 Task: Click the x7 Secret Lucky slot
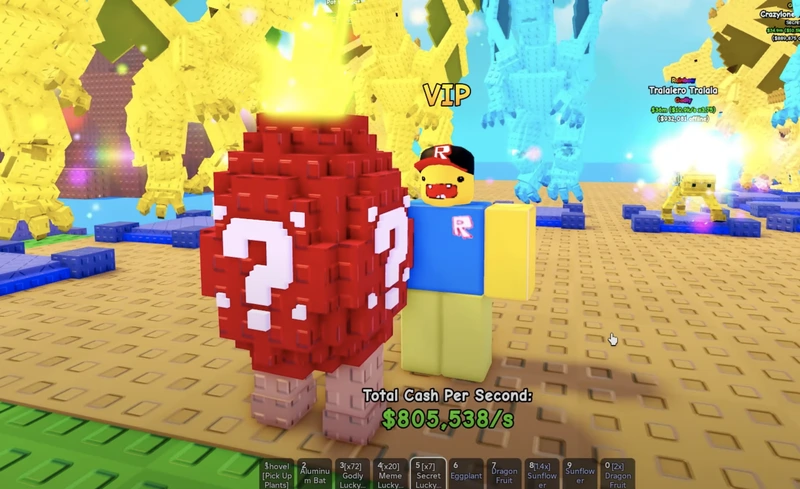pyautogui.click(x=429, y=474)
